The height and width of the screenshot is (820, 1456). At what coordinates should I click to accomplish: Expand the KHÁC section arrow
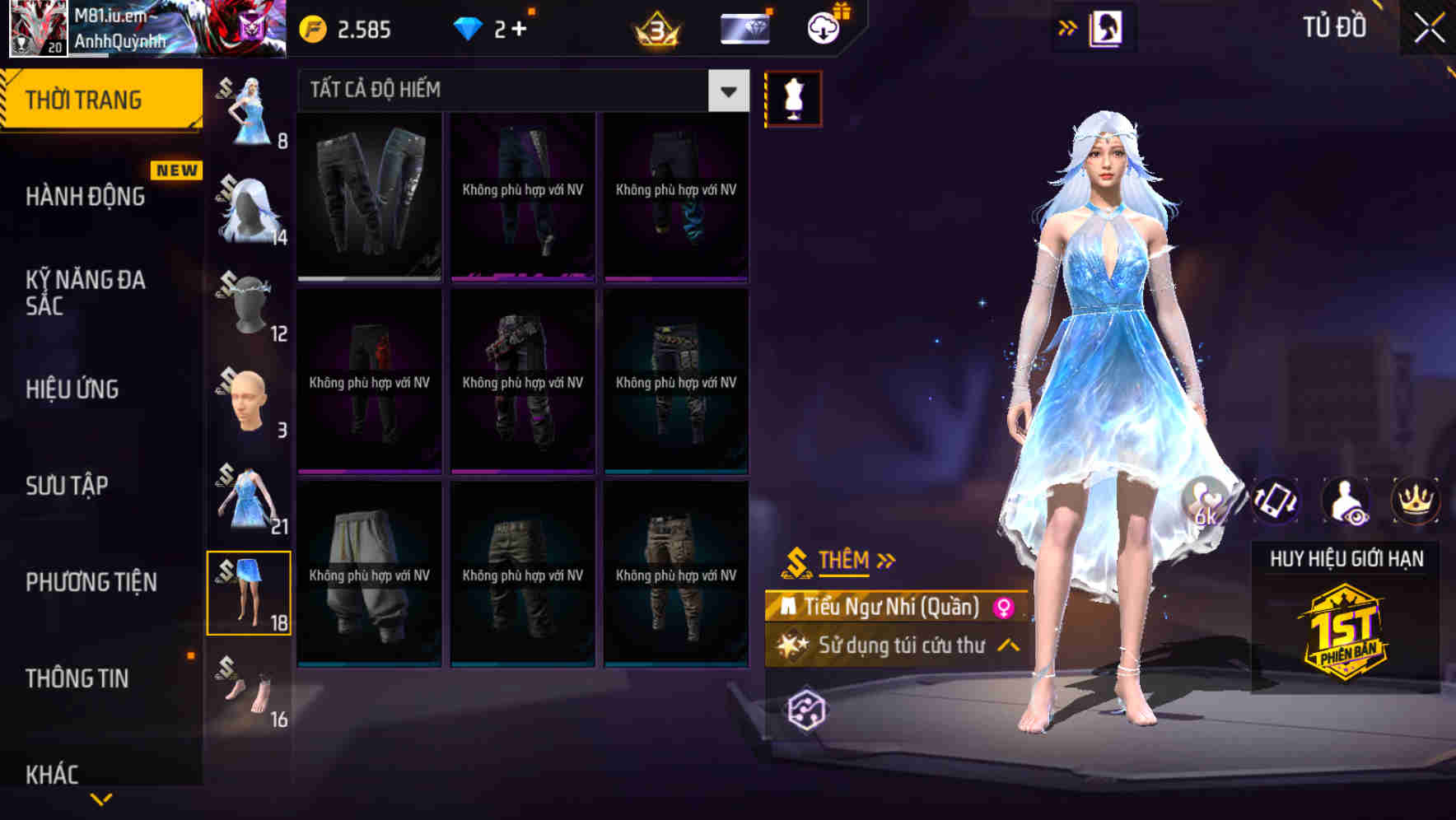pos(101,799)
